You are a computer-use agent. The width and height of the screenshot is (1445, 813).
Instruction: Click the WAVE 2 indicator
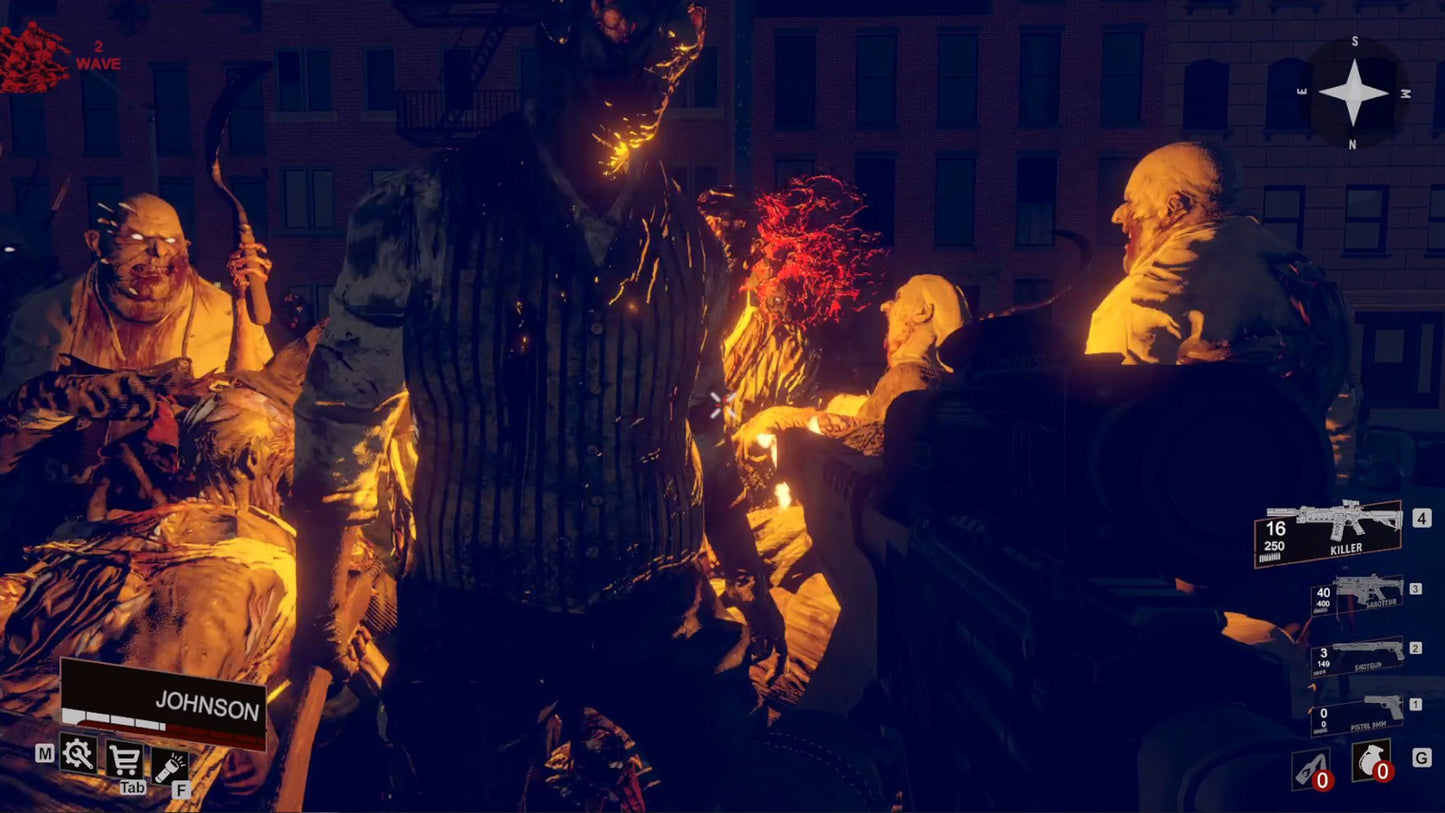96,55
